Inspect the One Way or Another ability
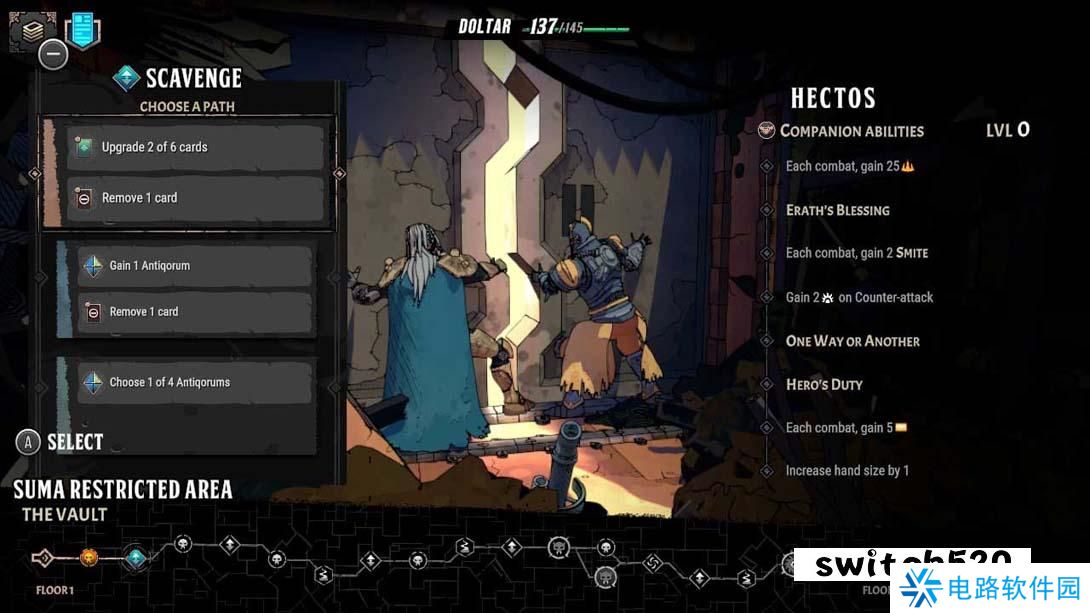Screen dimensions: 1090x613 point(852,341)
